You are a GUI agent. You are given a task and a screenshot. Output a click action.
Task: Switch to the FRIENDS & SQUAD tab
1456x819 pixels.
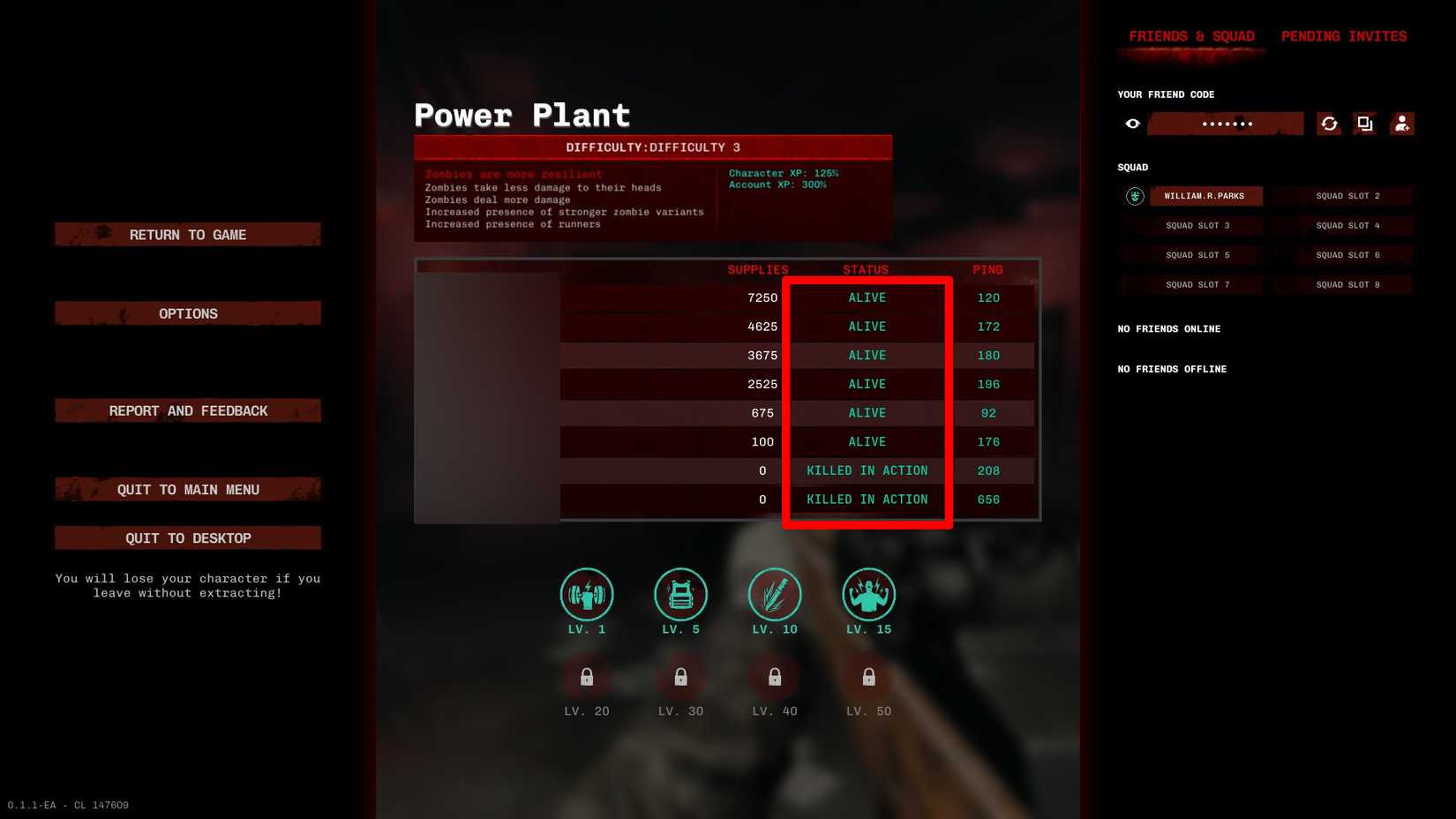pyautogui.click(x=1191, y=36)
